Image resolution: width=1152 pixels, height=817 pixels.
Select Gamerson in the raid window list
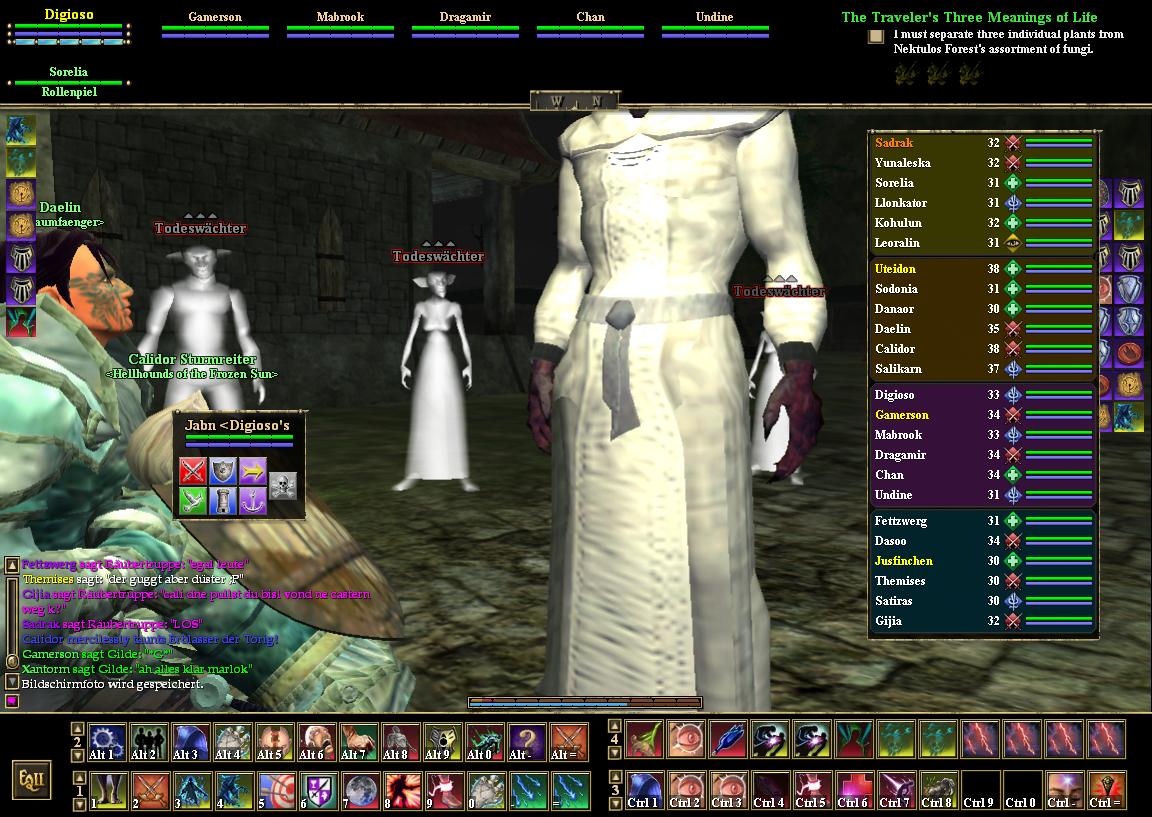pos(901,415)
